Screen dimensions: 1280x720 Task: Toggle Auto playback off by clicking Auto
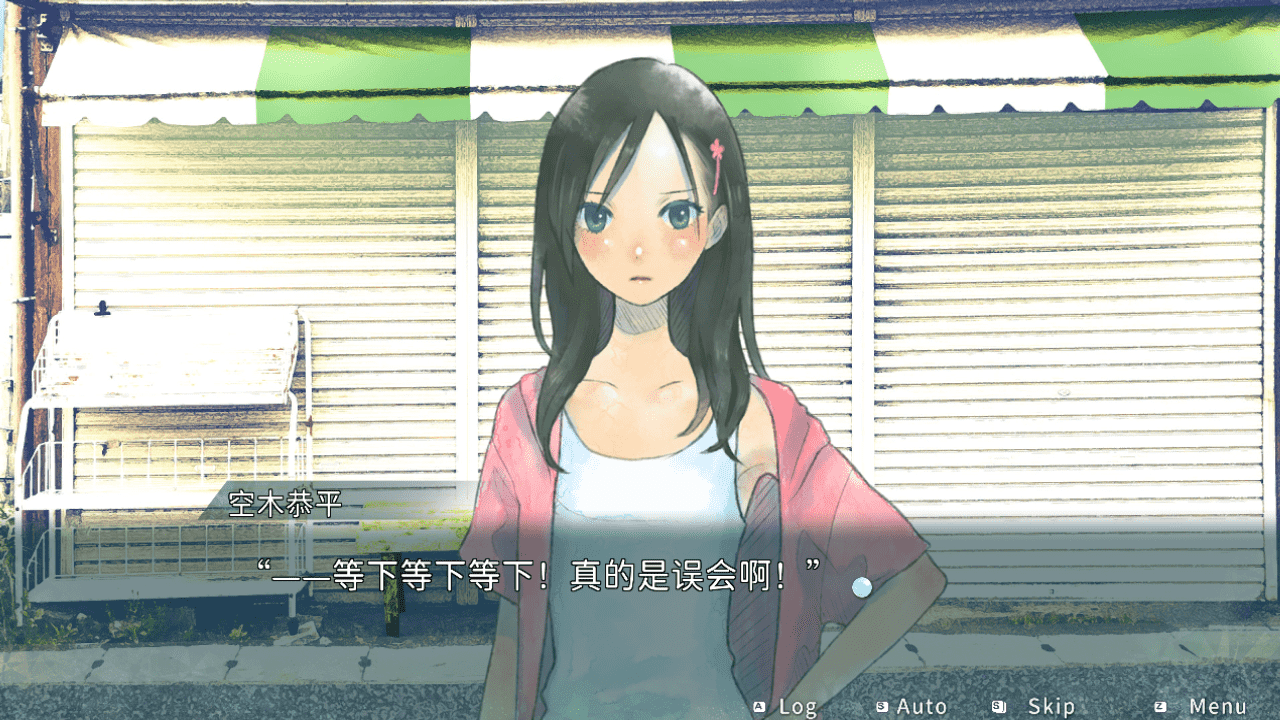(920, 706)
